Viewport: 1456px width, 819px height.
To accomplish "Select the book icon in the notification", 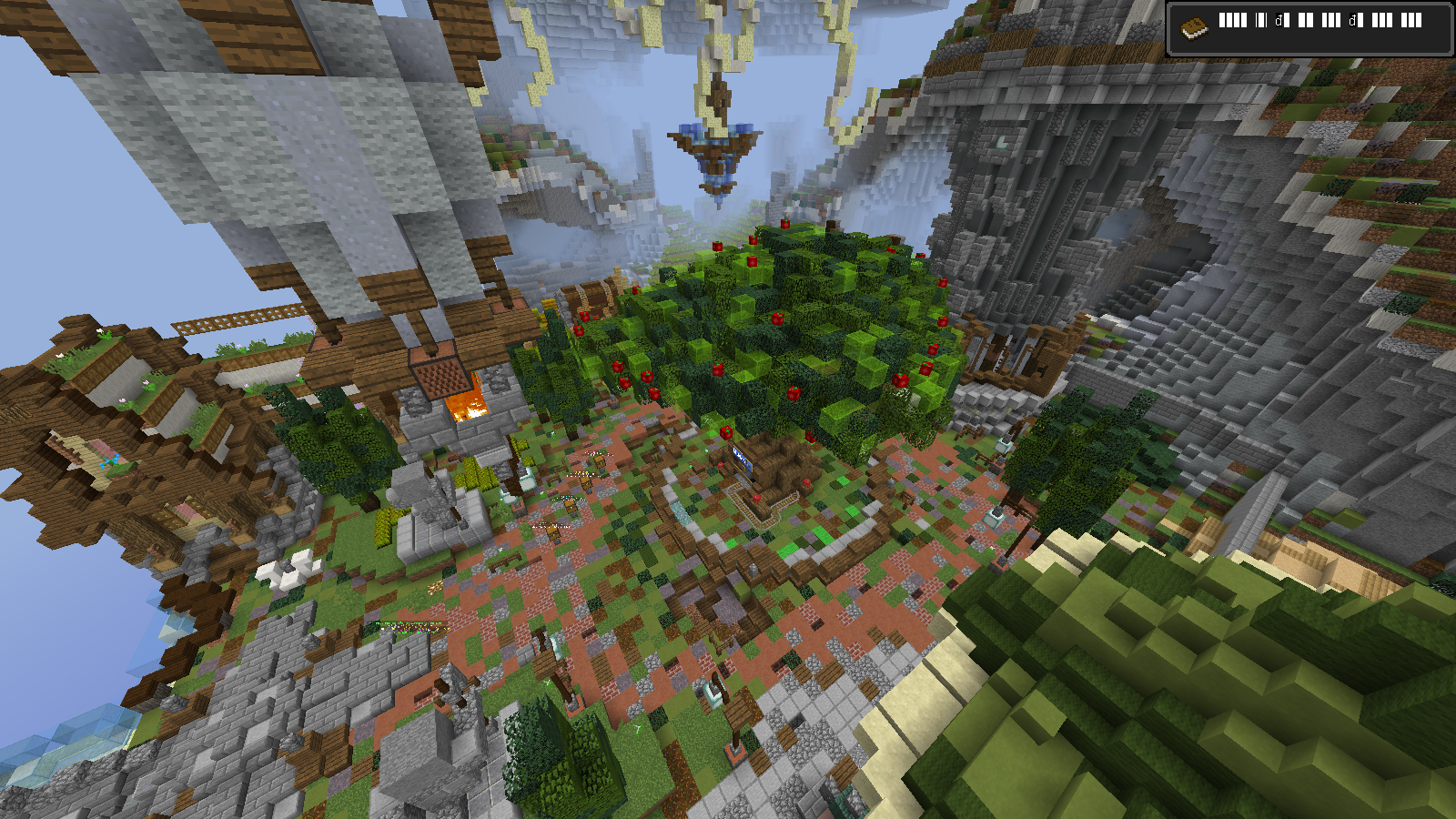I will (x=1194, y=28).
